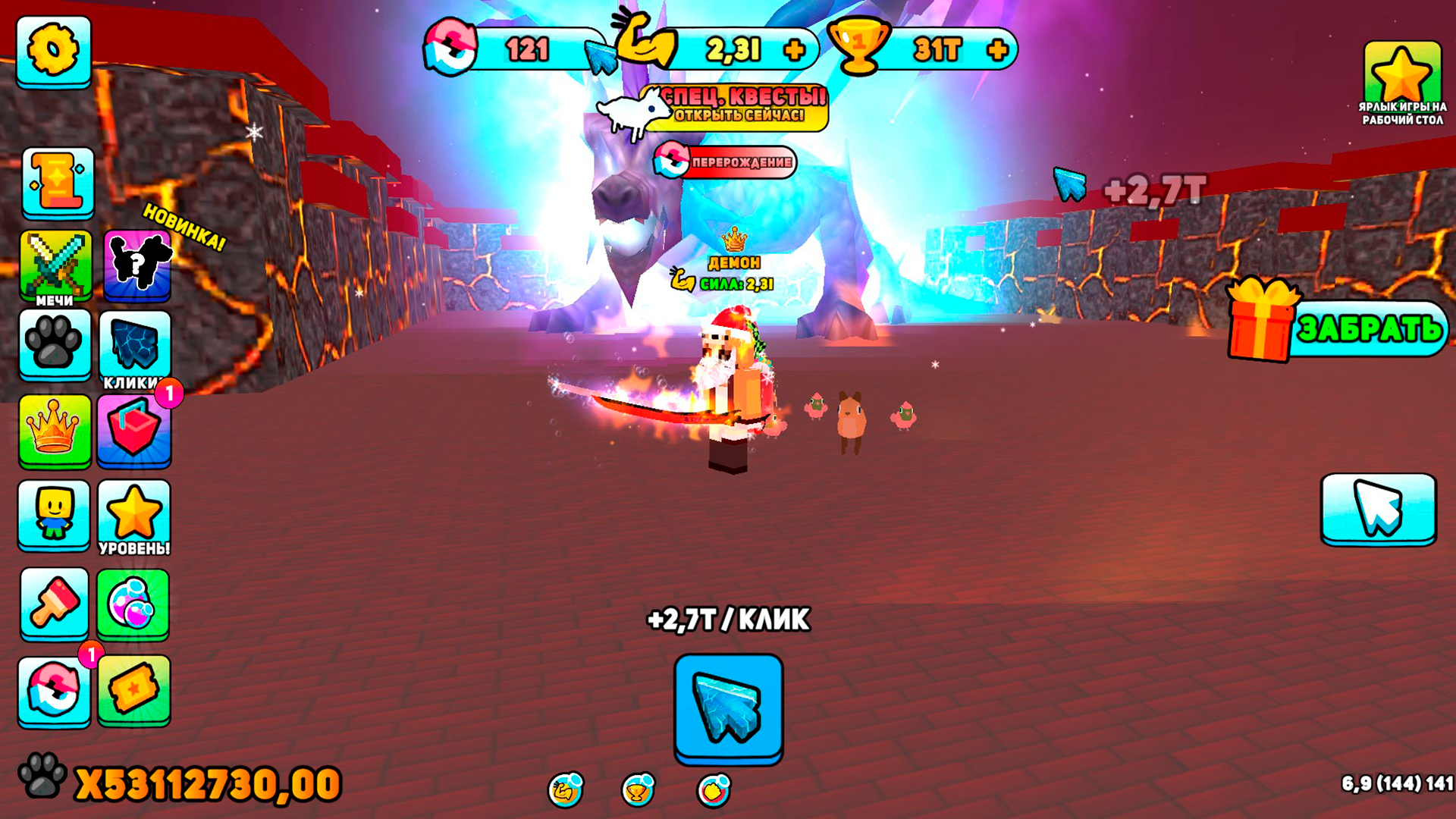Viewport: 1456px width, 819px height.
Task: Open the КЛИКИ upgrades panel
Action: pyautogui.click(x=136, y=345)
